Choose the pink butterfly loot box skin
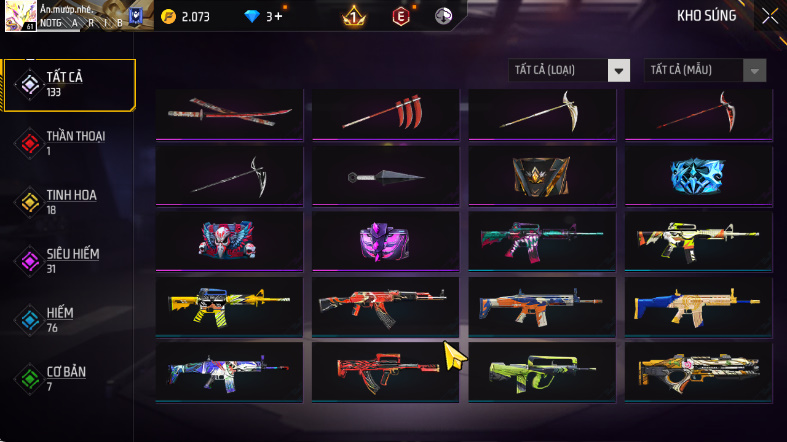The image size is (787, 442). (385, 241)
